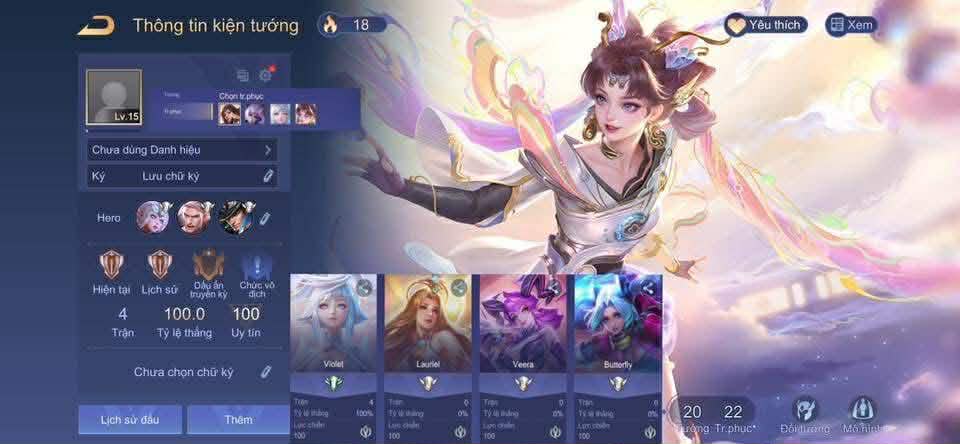This screenshot has width=960, height=444.
Task: Select the Violet hero card
Action: [333, 330]
